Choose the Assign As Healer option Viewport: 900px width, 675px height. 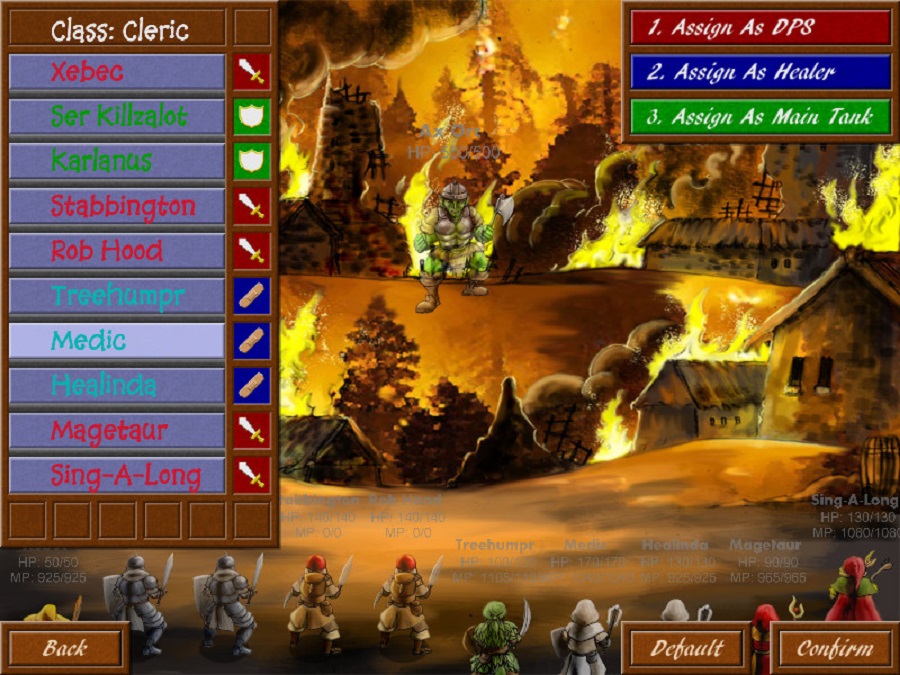(760, 72)
